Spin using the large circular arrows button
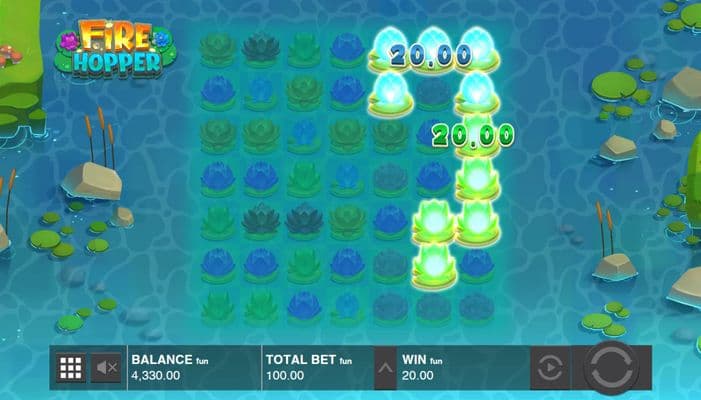 [611, 368]
